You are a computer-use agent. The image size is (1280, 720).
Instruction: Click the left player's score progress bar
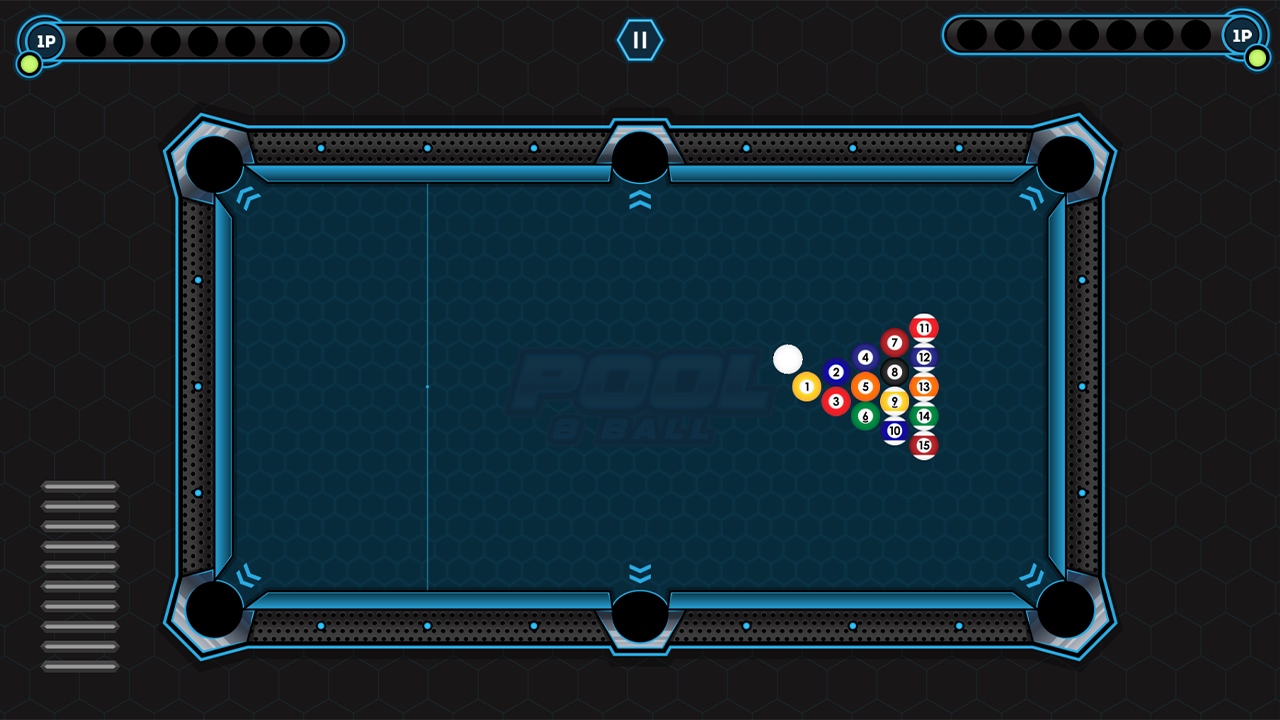tap(200, 40)
